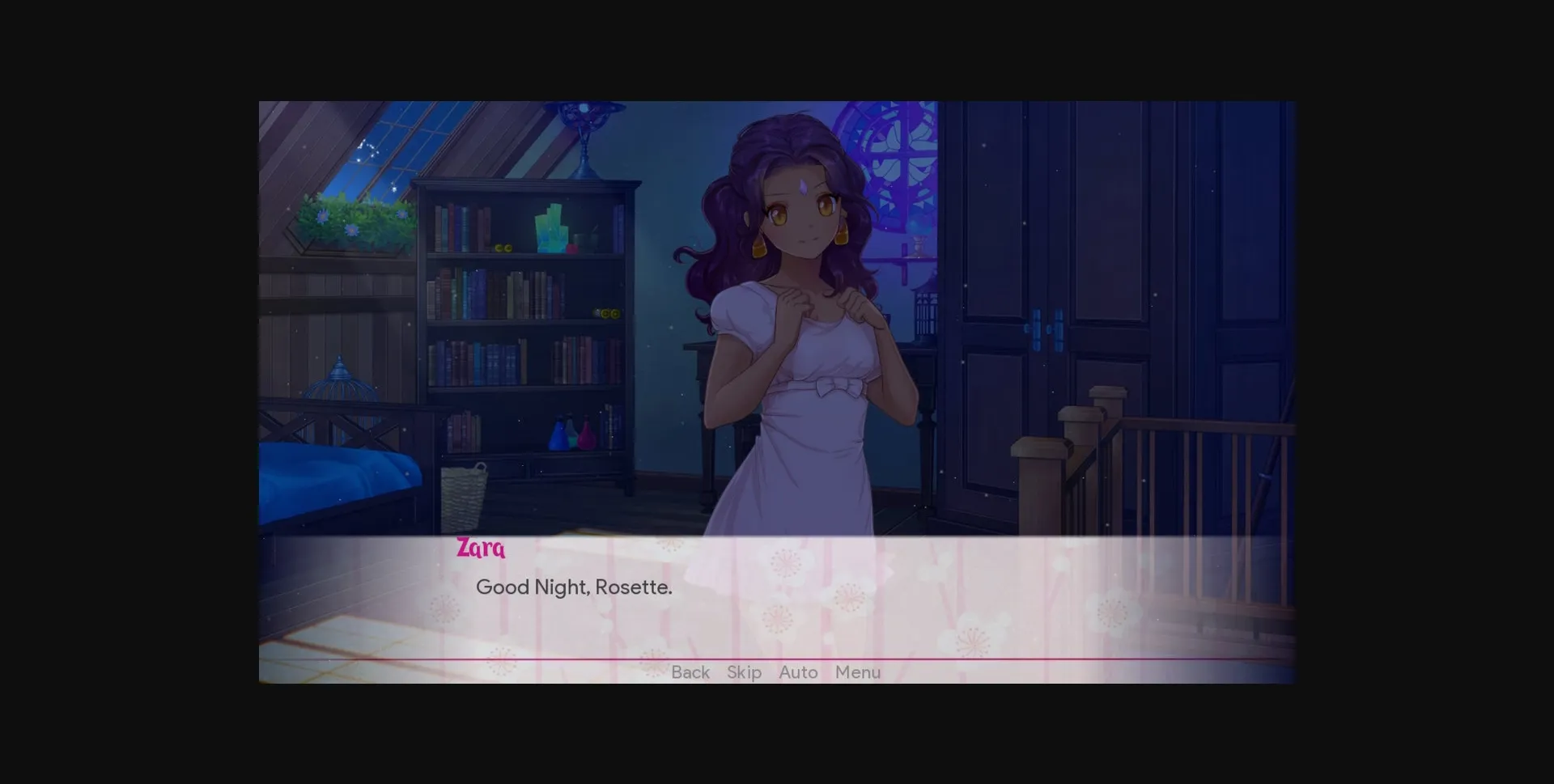Click Skip to fast-forward the story
The width and height of the screenshot is (1554, 784).
coord(744,672)
